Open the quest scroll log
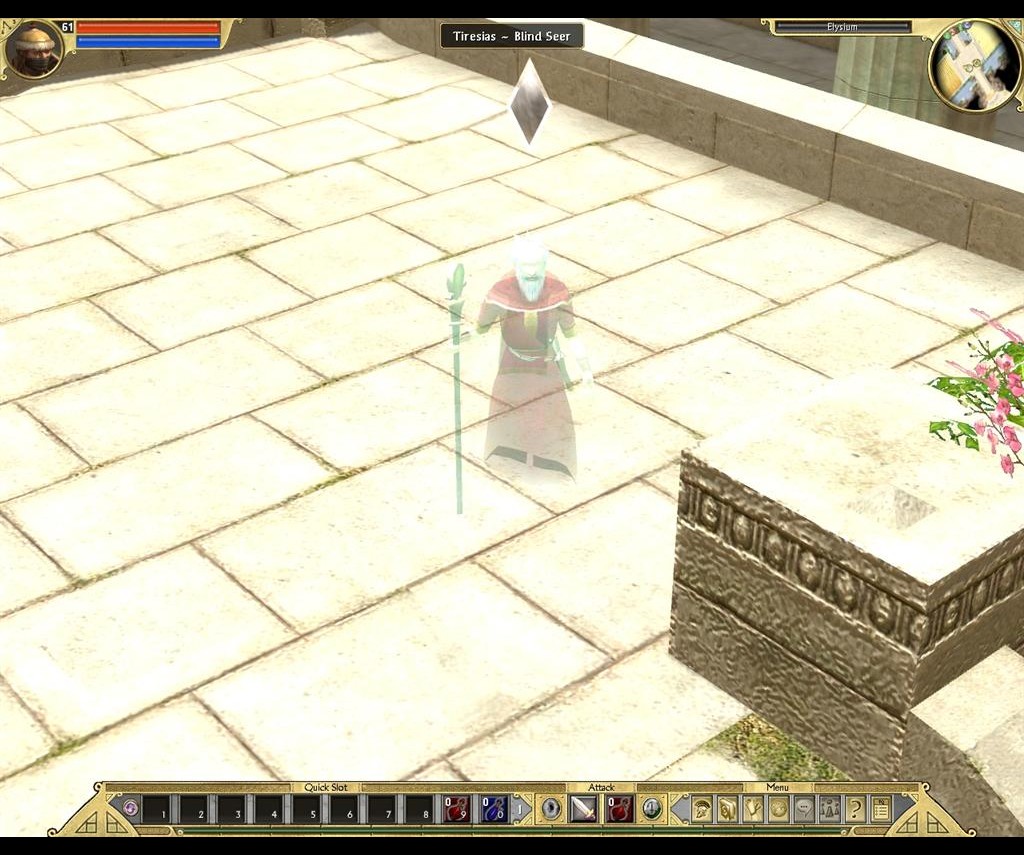This screenshot has height=855, width=1024. pos(753,808)
